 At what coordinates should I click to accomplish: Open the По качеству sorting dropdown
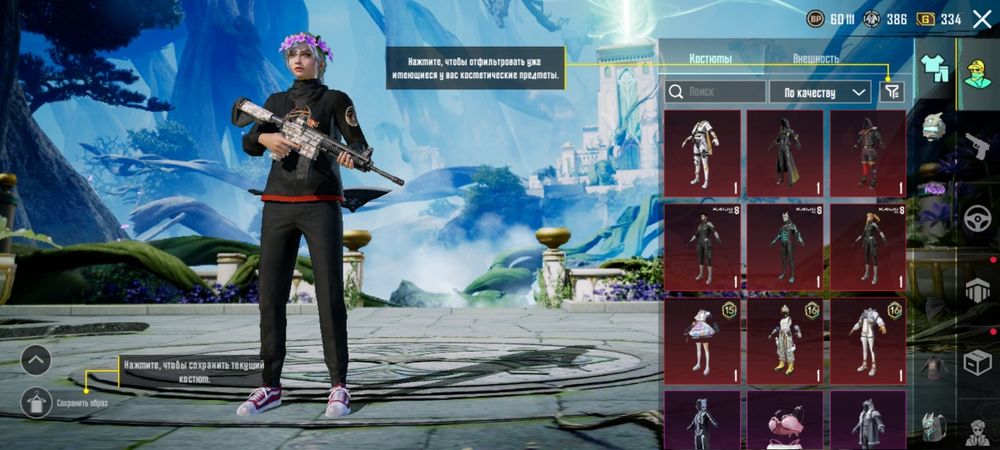pyautogui.click(x=820, y=92)
